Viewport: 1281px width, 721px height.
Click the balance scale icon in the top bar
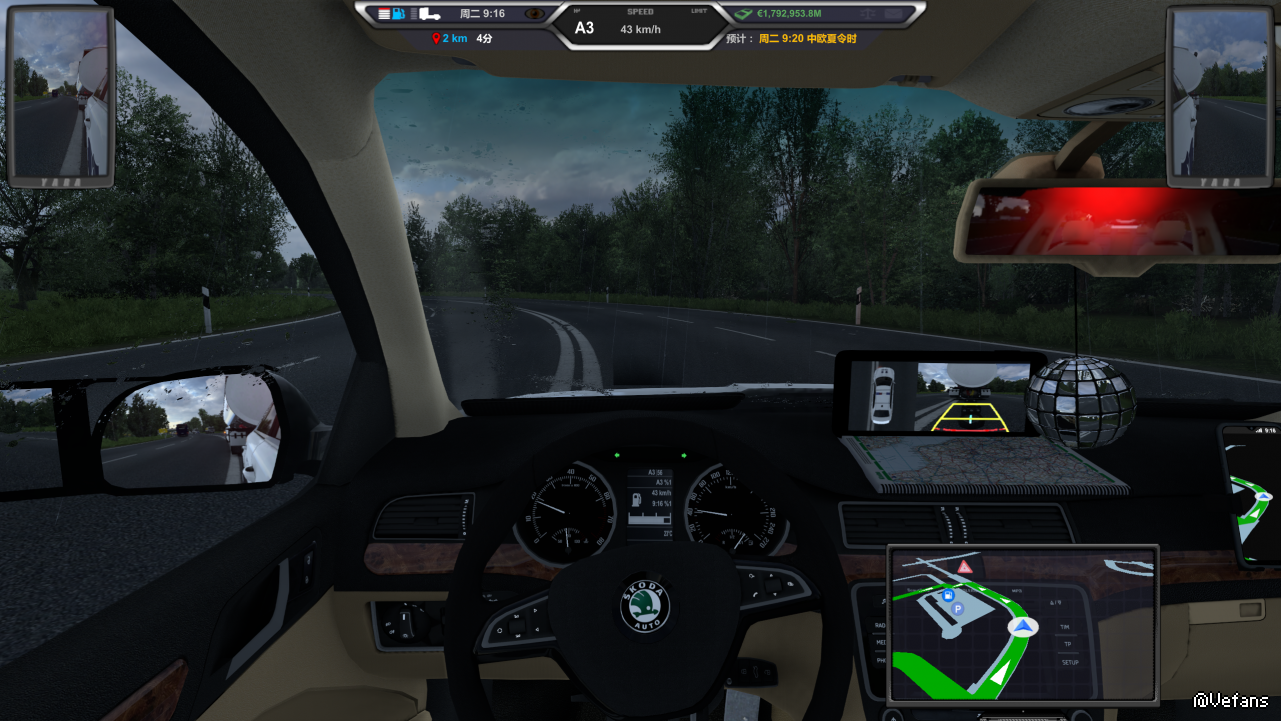click(x=867, y=14)
